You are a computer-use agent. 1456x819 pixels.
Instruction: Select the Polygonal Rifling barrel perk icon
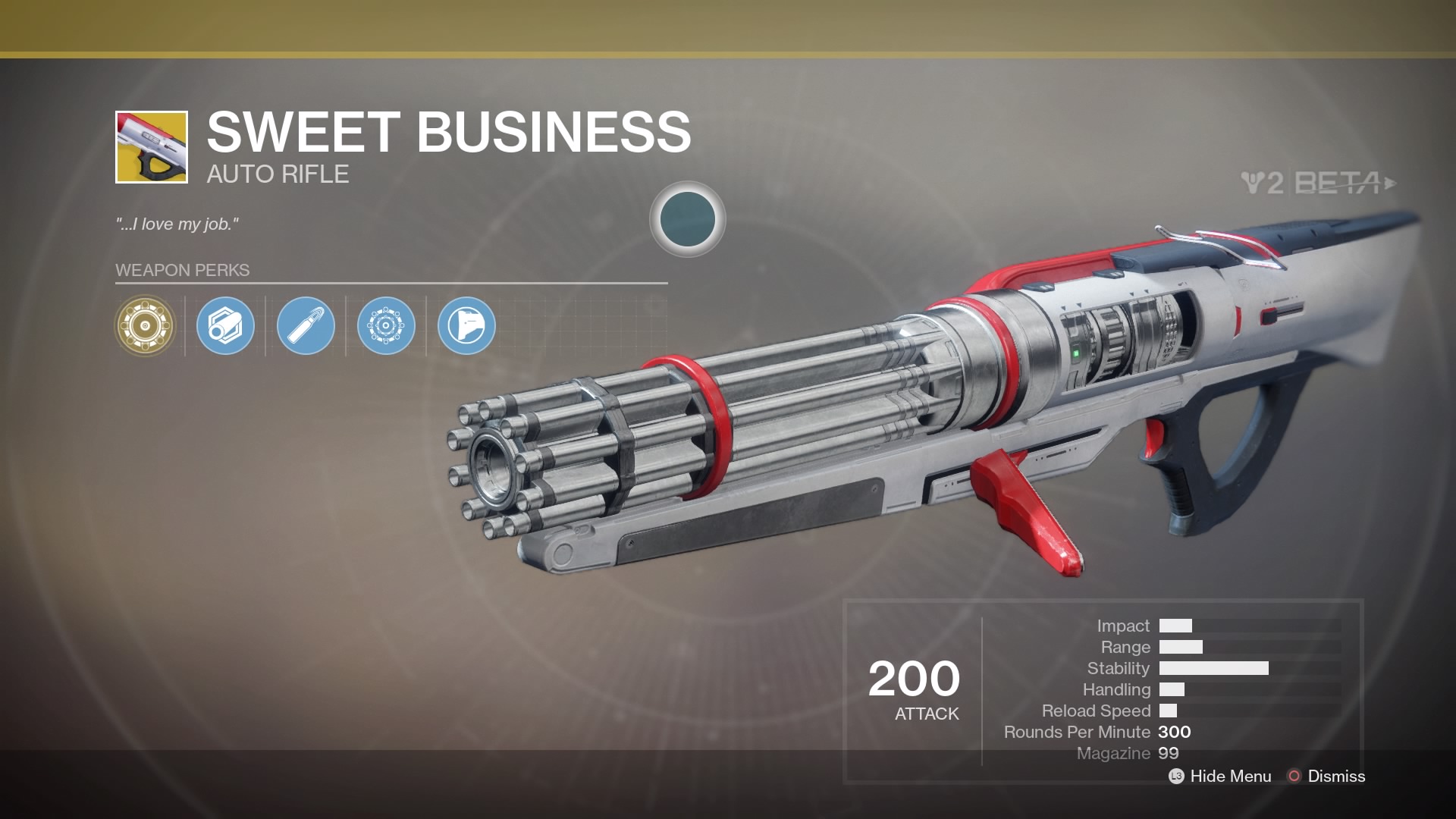[x=225, y=325]
